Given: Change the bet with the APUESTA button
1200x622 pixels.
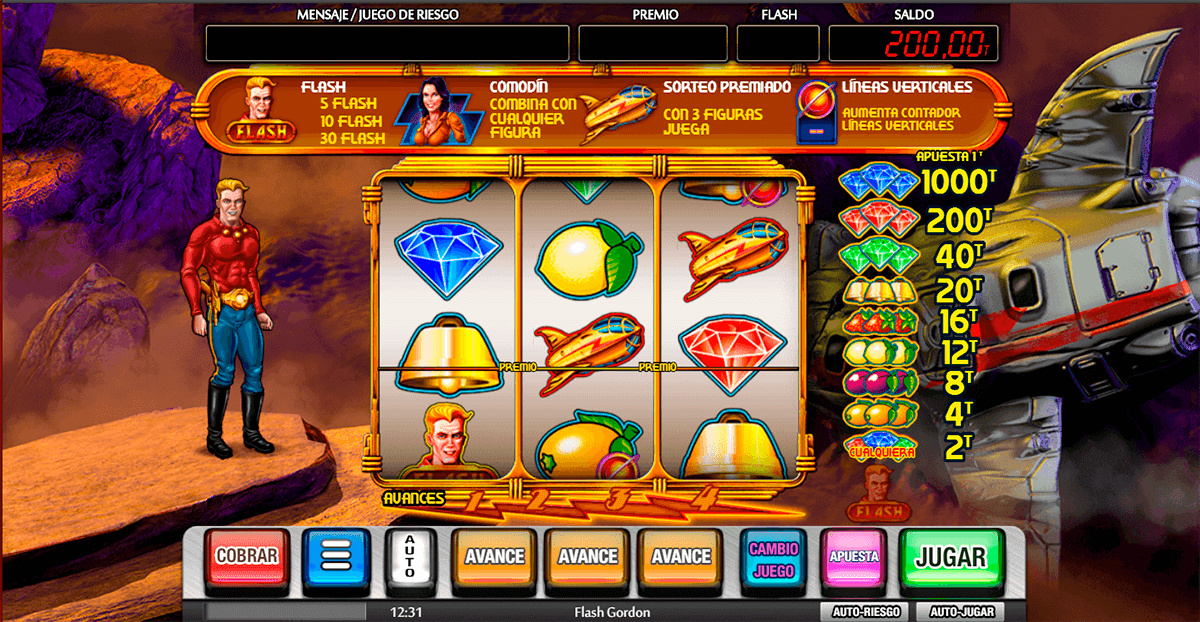Looking at the screenshot, I should [x=853, y=557].
